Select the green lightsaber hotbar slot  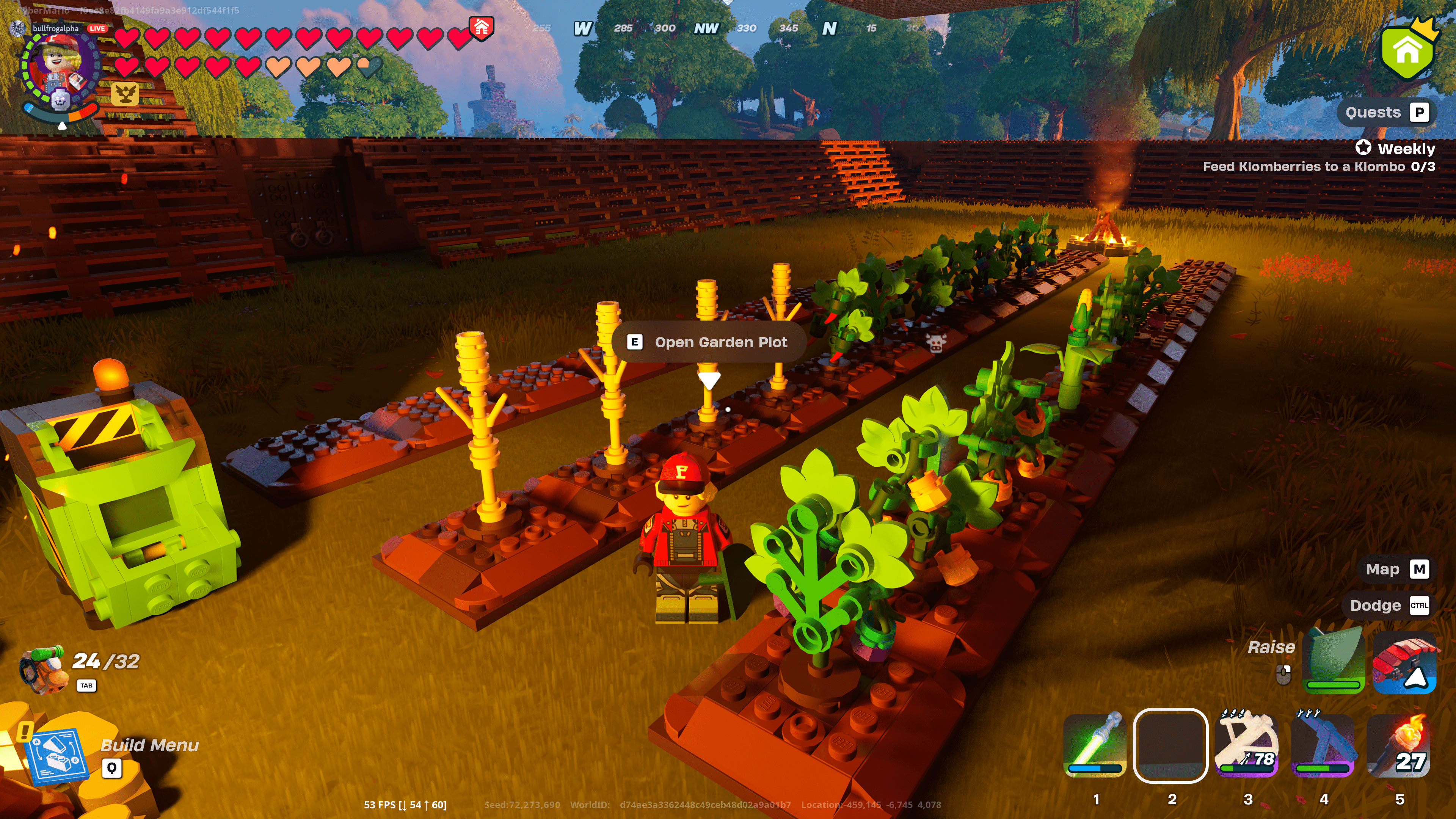tap(1095, 745)
